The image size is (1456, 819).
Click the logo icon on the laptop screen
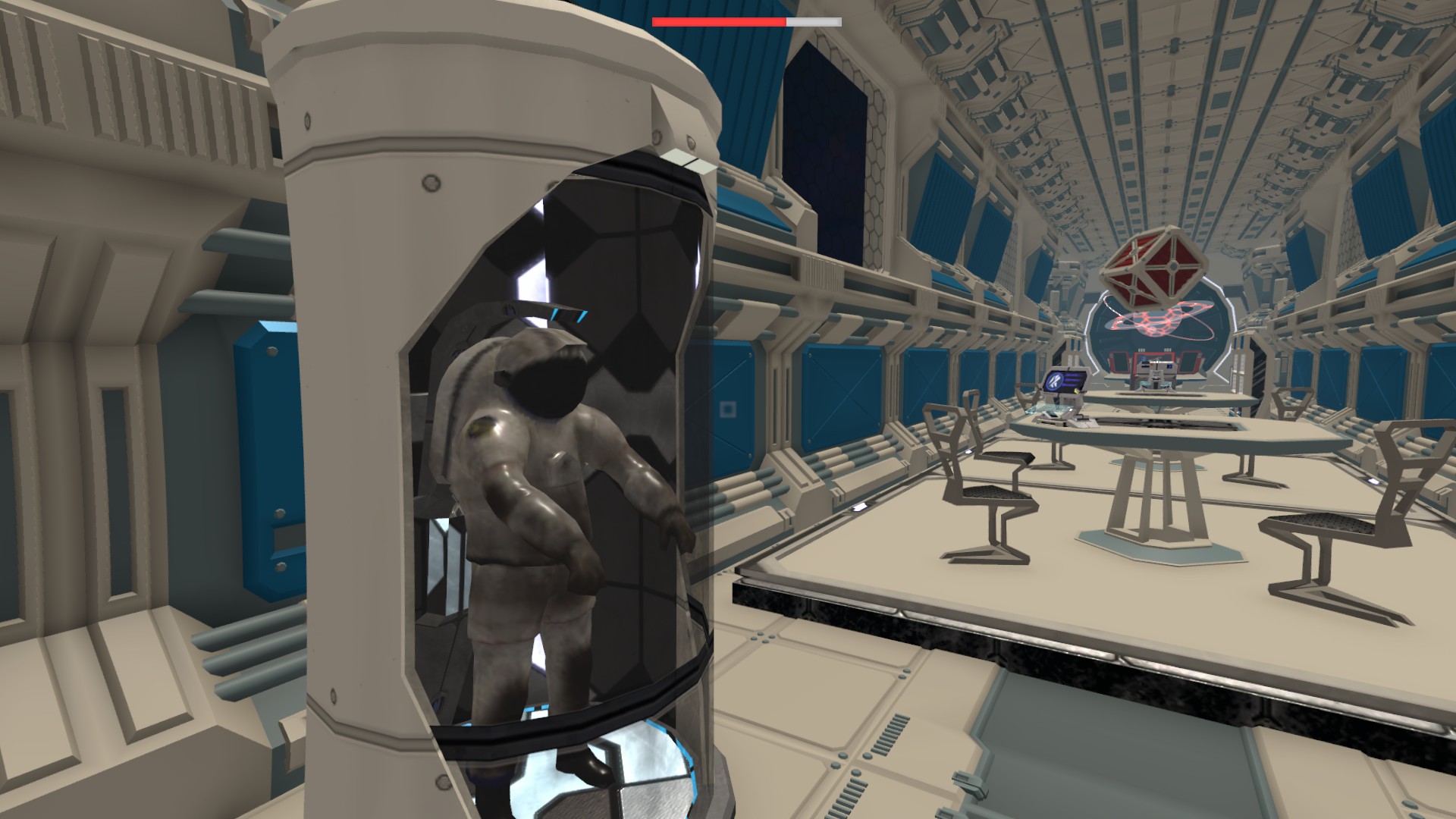point(1054,381)
